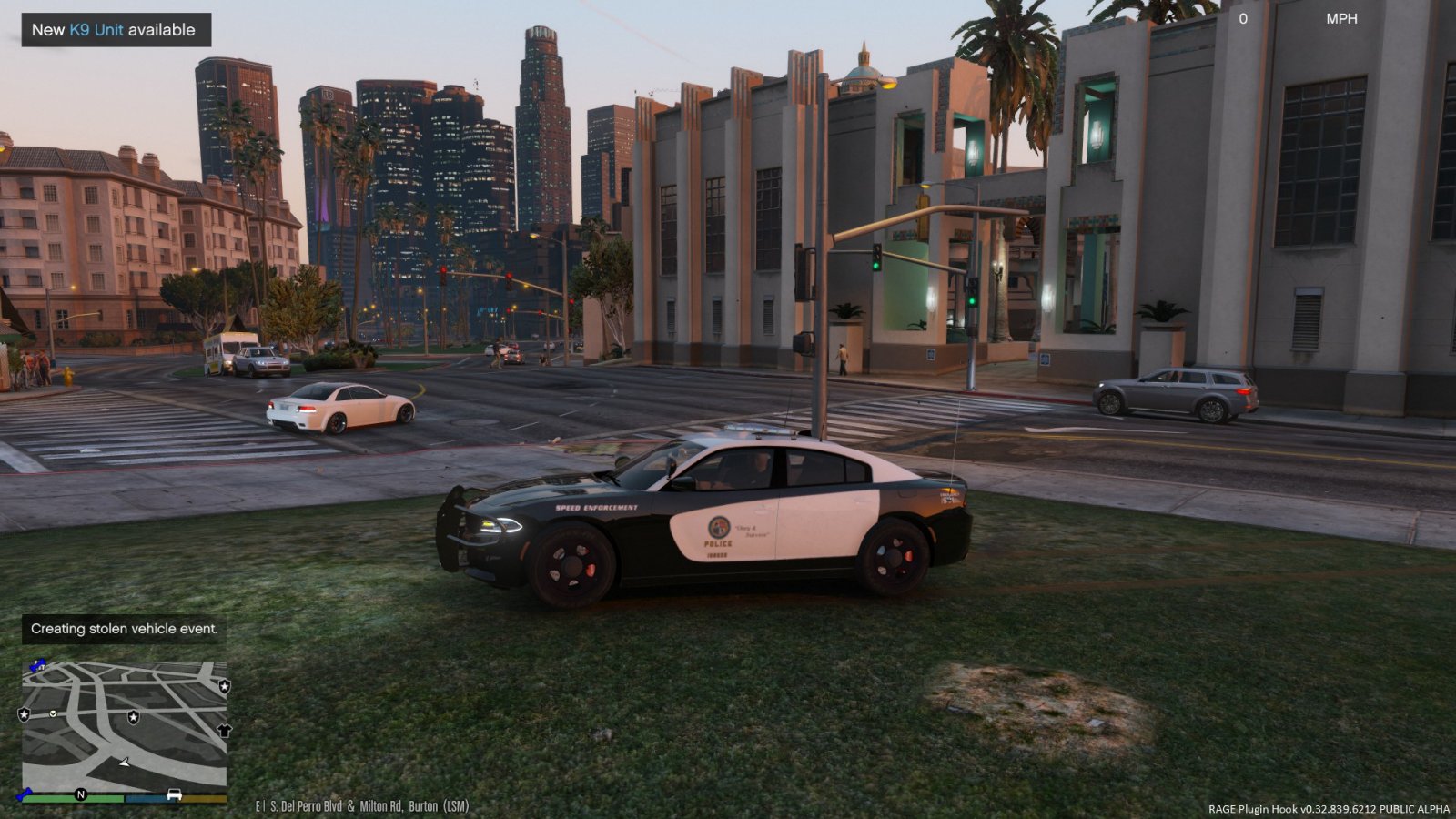Select the police badge blip above the shirt icon
Screen dimensions: 1456x819
[224, 686]
